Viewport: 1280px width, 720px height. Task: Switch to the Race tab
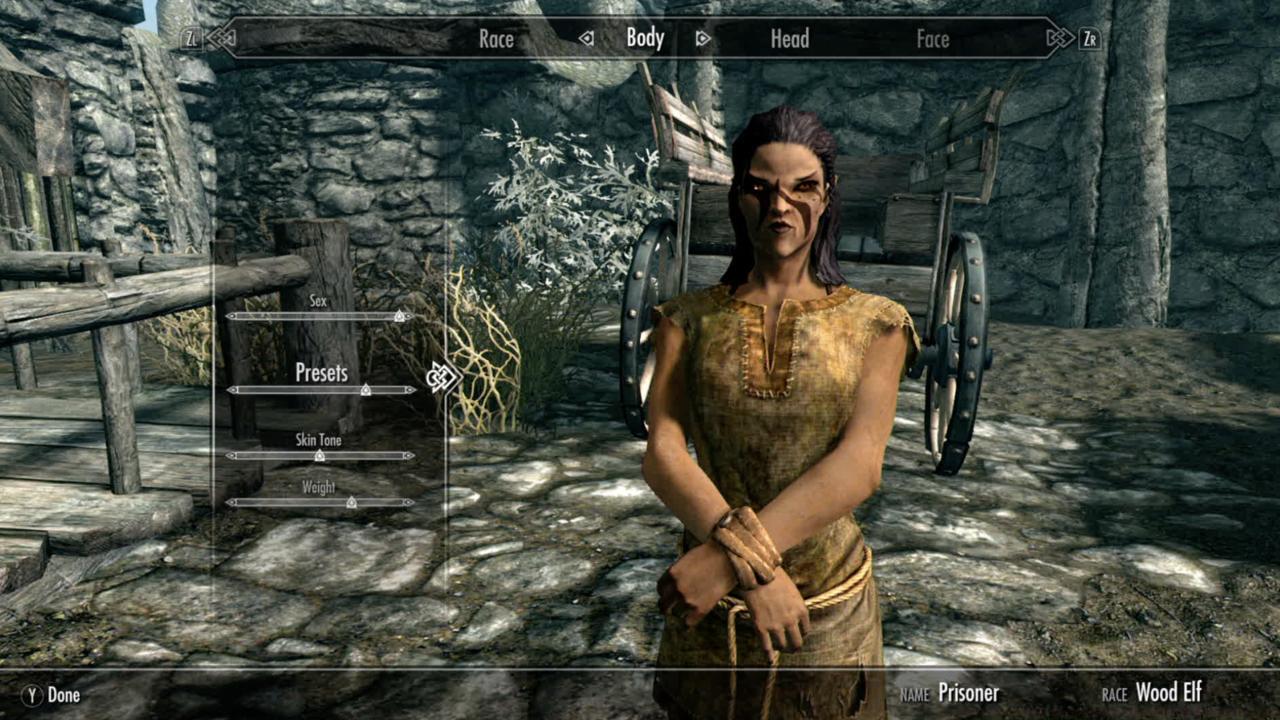point(497,39)
